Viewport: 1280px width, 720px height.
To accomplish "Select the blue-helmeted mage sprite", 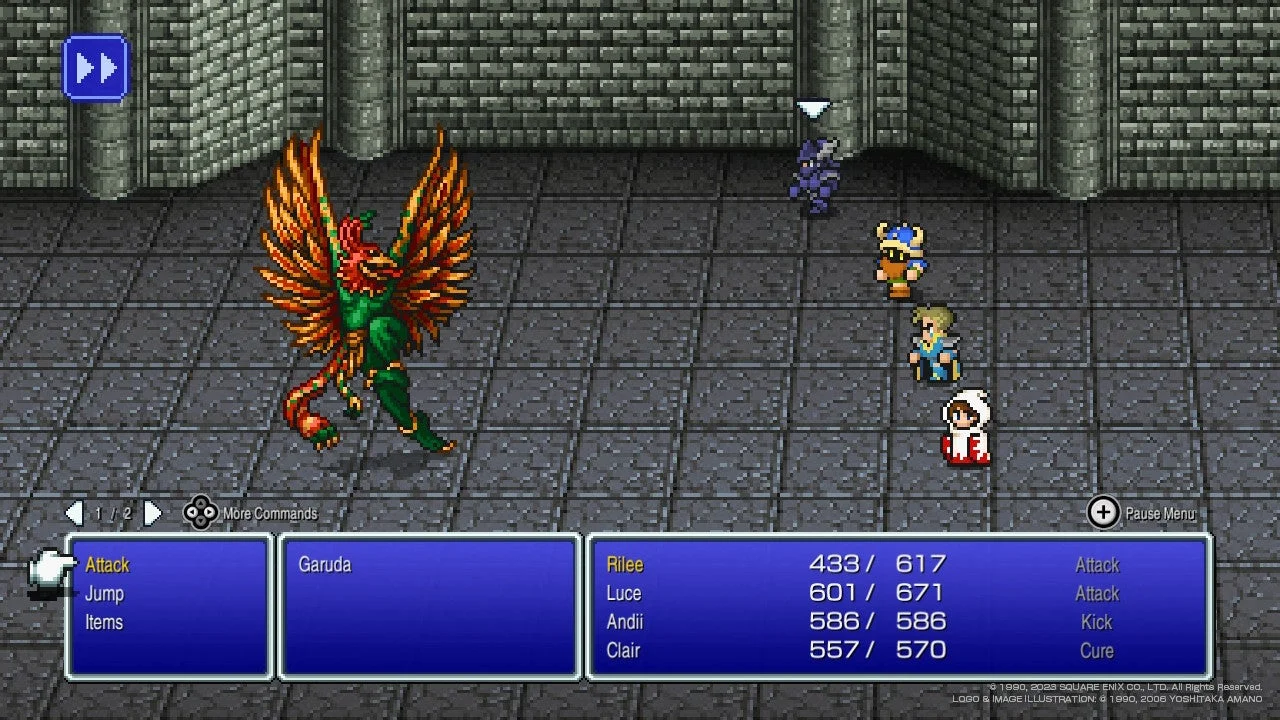I will click(903, 260).
